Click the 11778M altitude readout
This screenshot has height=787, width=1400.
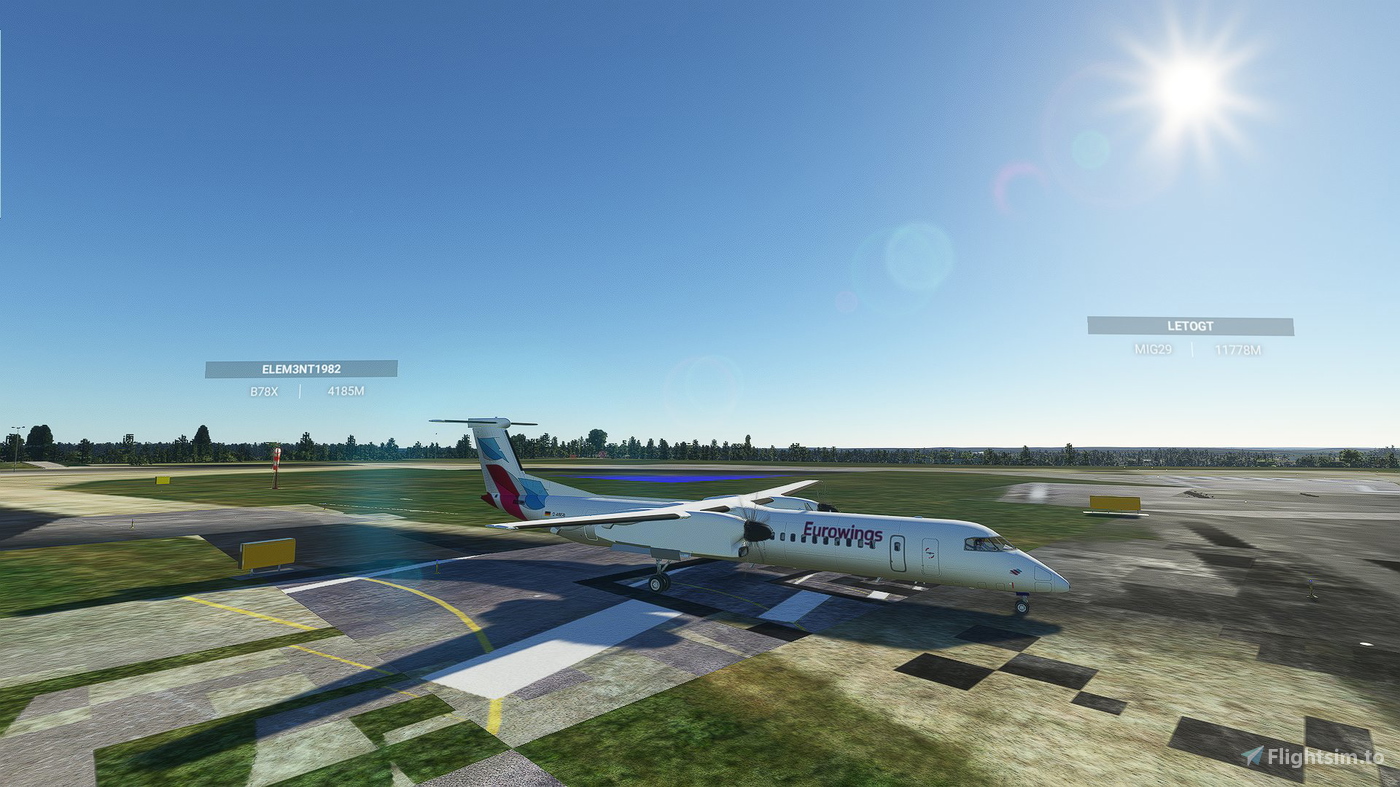coord(1237,350)
